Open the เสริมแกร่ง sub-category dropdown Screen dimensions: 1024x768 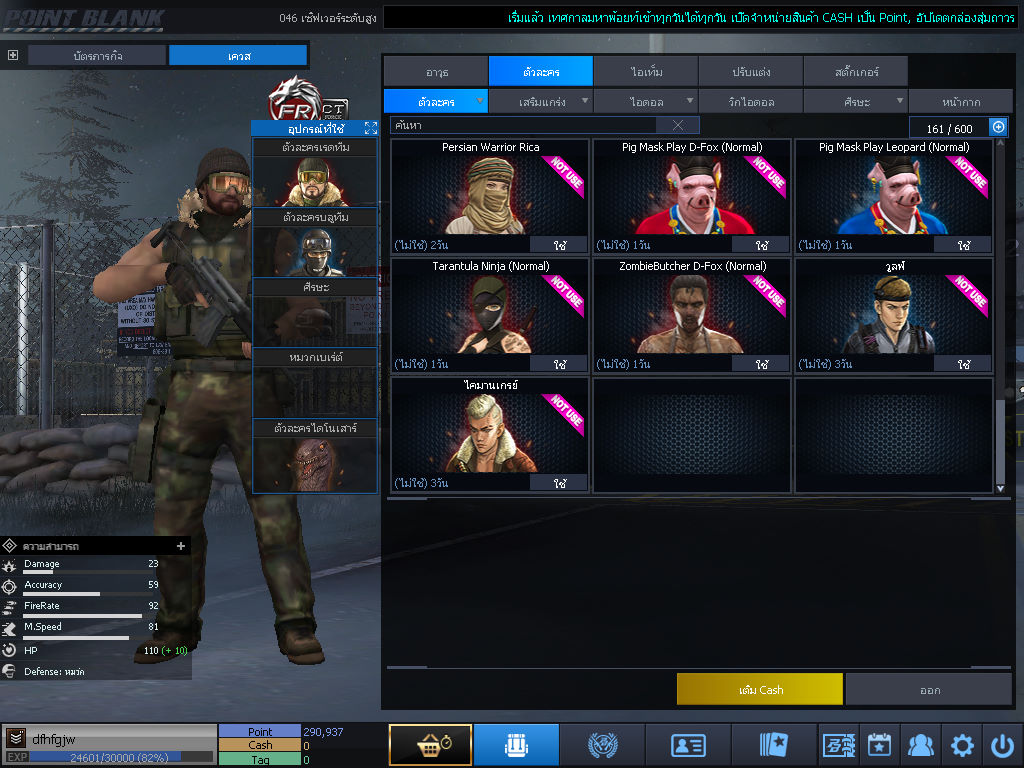click(542, 101)
